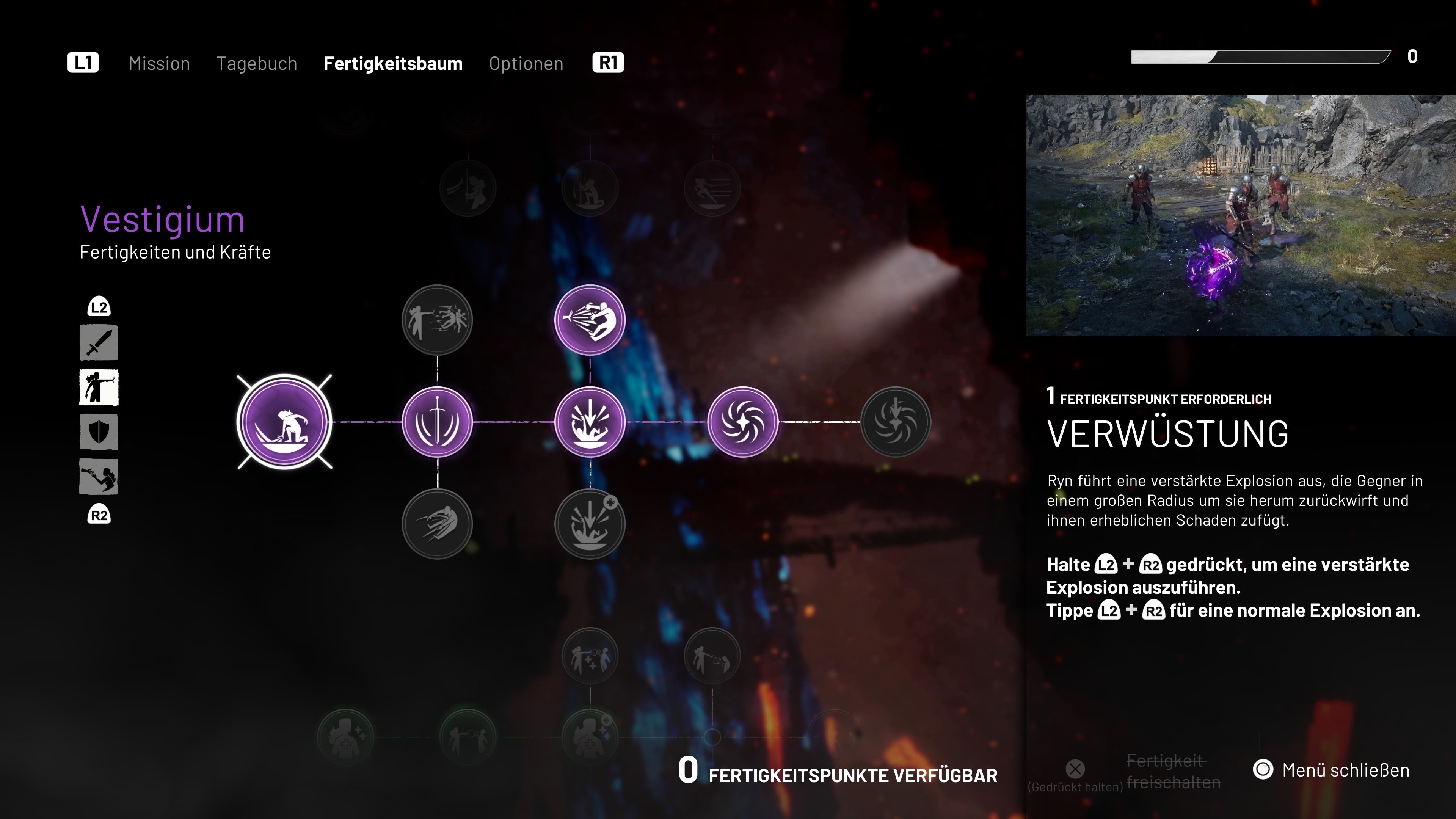Open the Tagebuch tab
1456x819 pixels.
coord(257,63)
